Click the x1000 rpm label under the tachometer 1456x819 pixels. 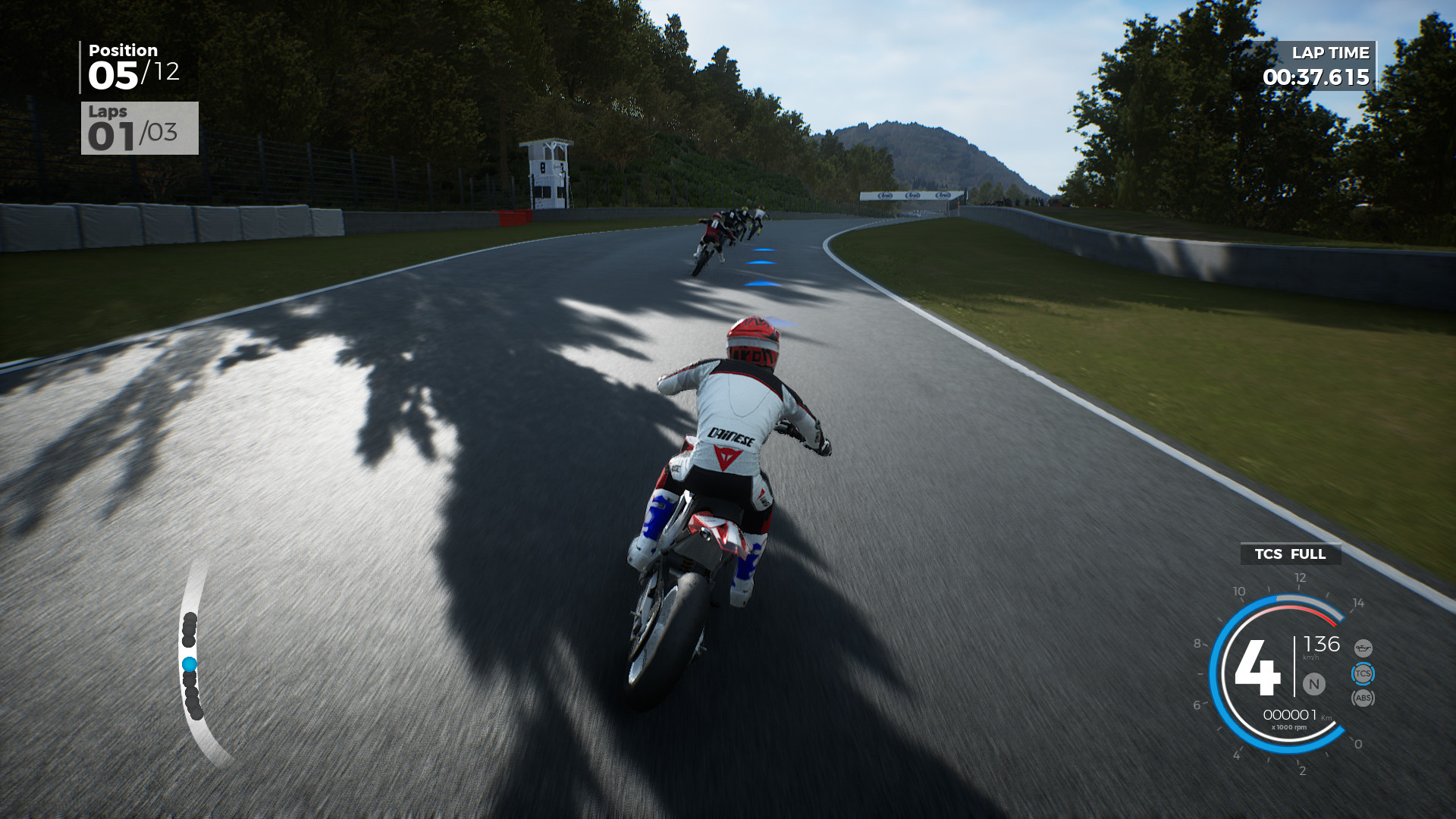(1290, 727)
